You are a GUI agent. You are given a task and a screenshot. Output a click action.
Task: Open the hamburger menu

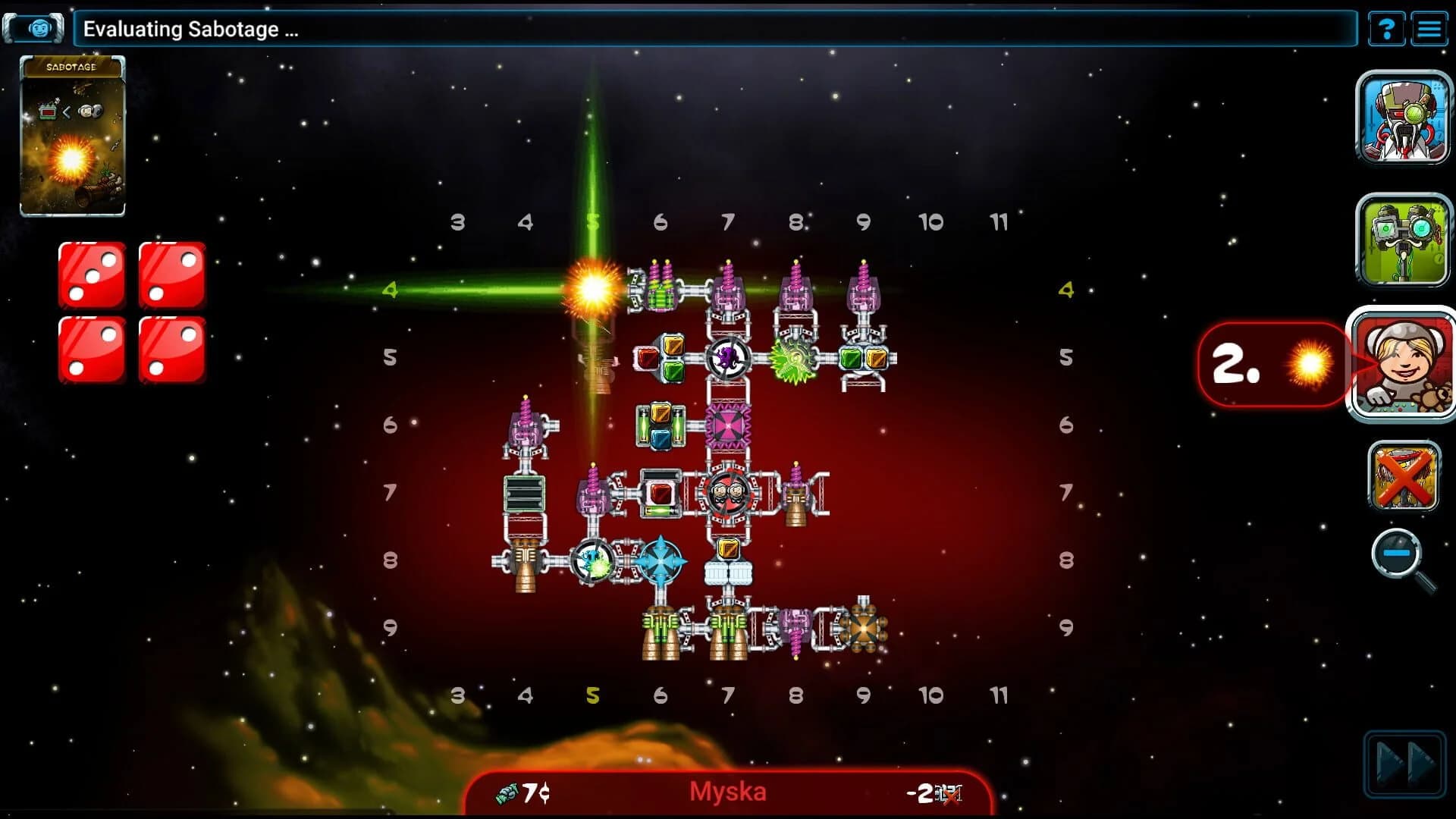[1431, 29]
